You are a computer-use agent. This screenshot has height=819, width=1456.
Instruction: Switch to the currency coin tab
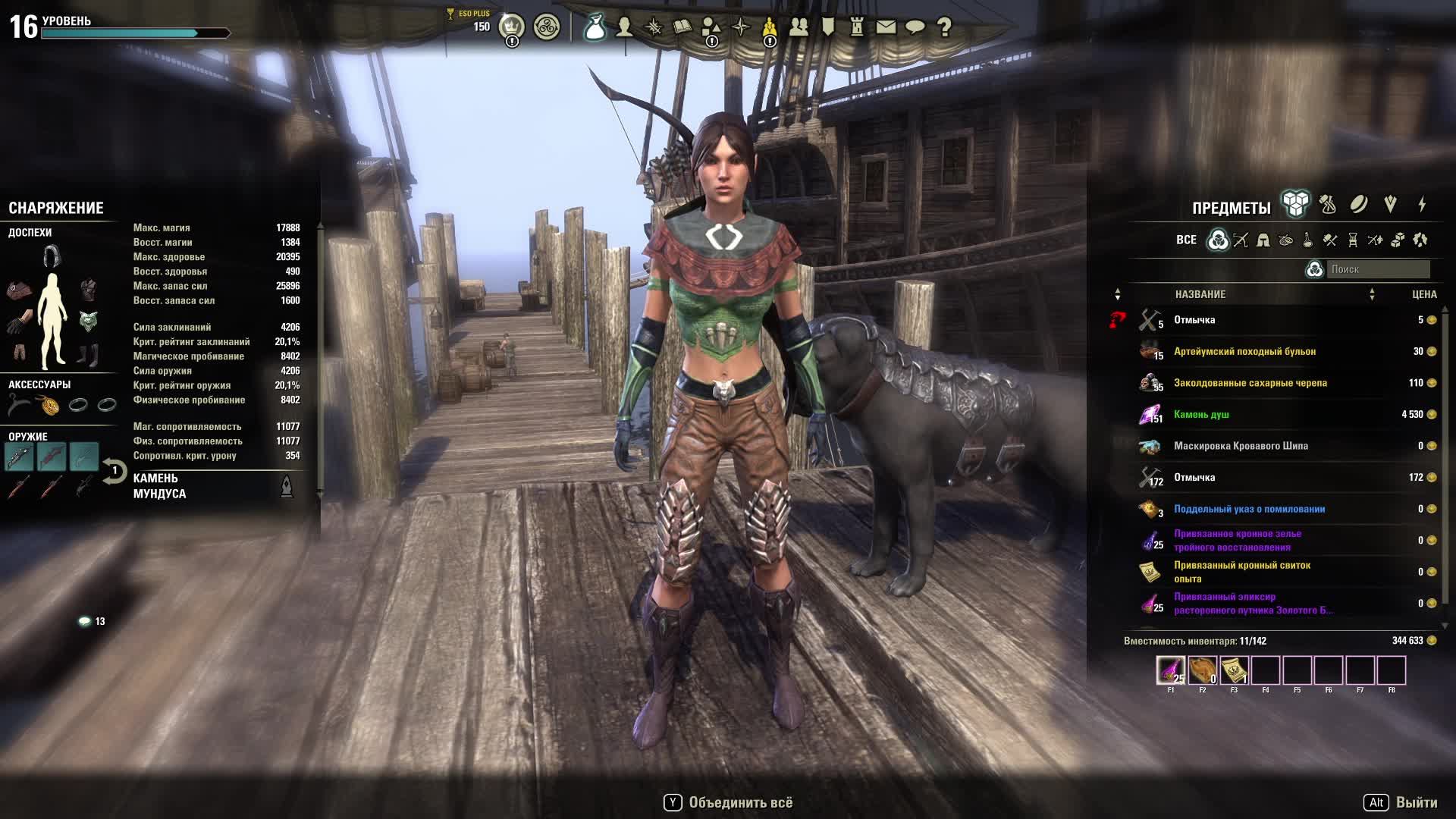(x=1358, y=204)
